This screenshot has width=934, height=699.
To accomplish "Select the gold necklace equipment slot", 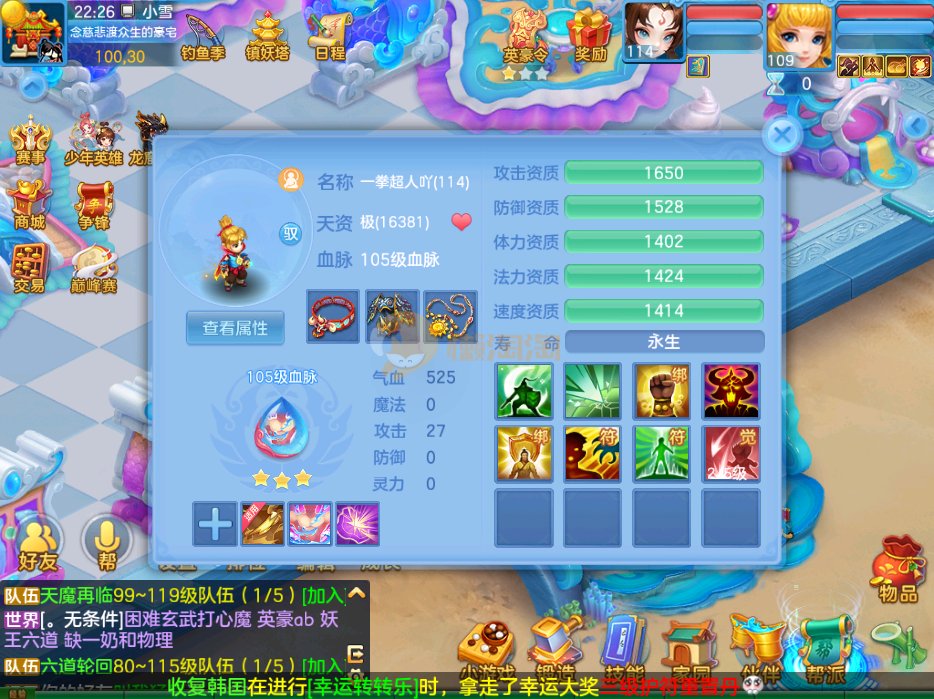I will point(449,315).
